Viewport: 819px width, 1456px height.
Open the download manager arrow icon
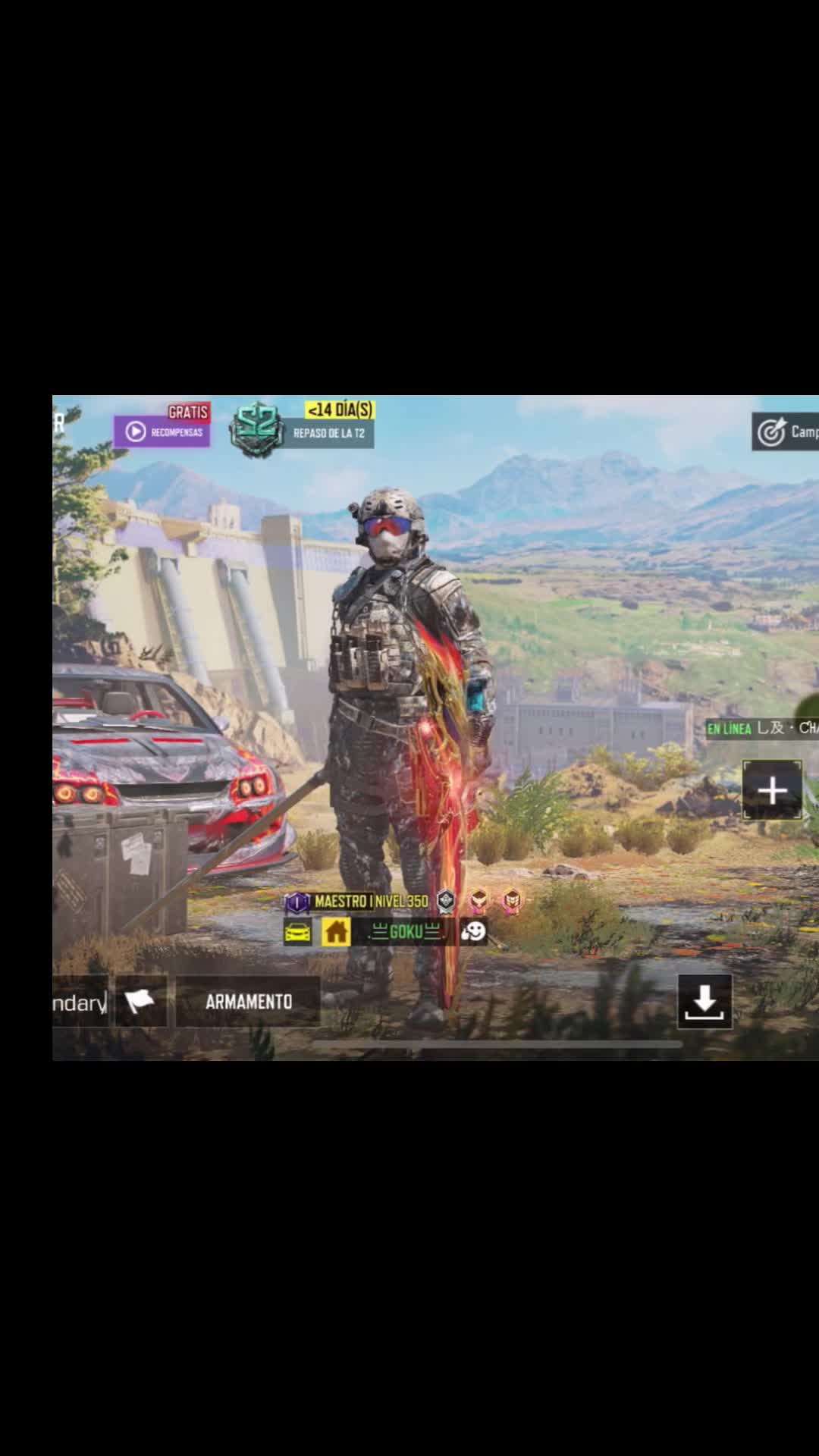[x=704, y=1002]
